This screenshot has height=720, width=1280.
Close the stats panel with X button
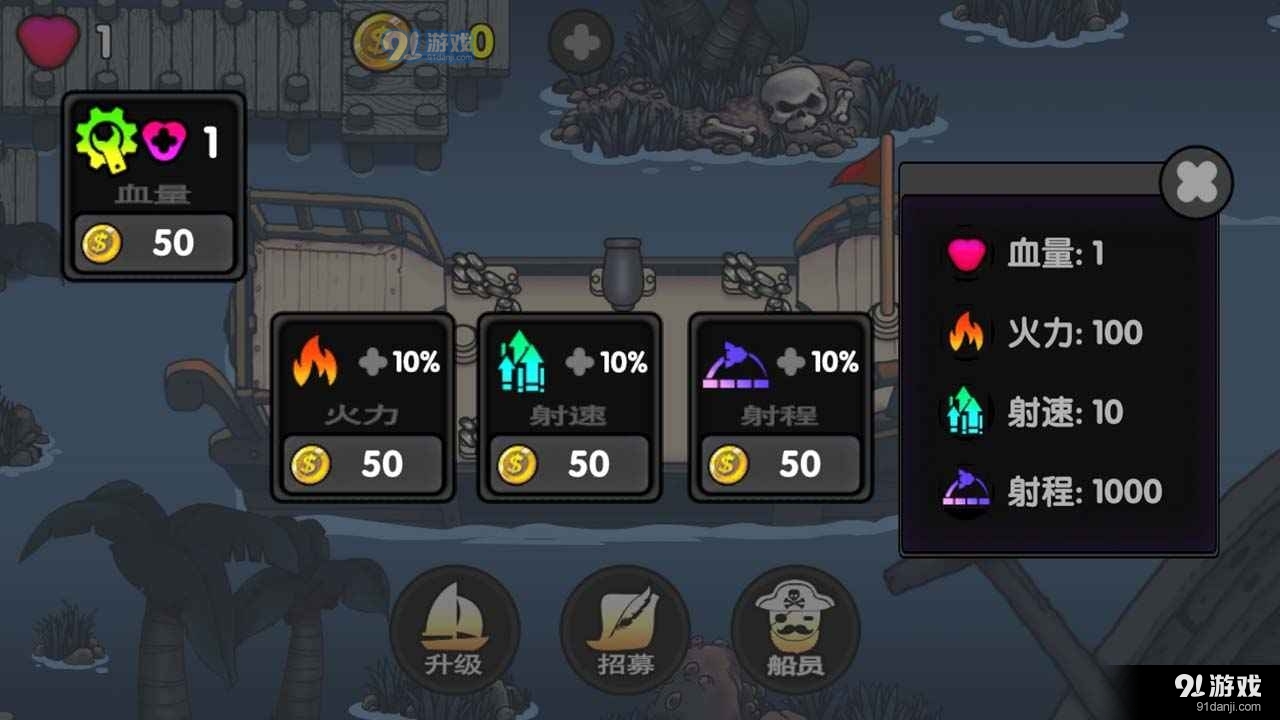click(1196, 182)
